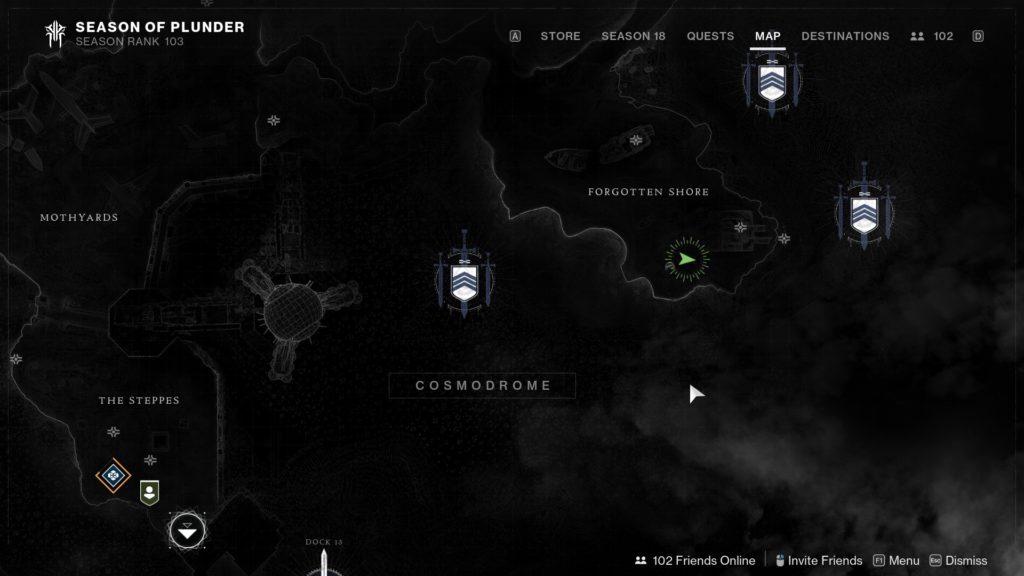Open the roster showing 102 players

click(x=932, y=36)
